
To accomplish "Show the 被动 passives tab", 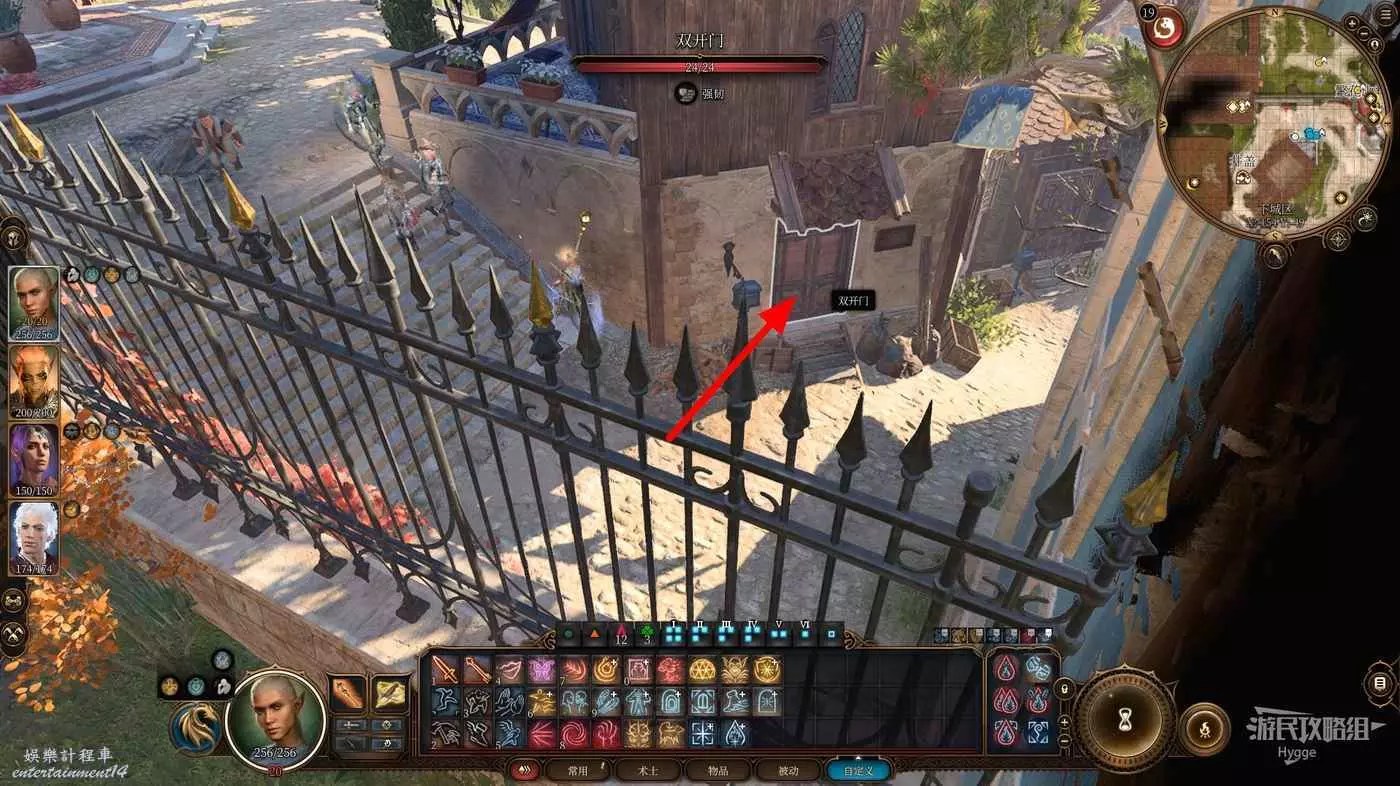I will coord(788,771).
